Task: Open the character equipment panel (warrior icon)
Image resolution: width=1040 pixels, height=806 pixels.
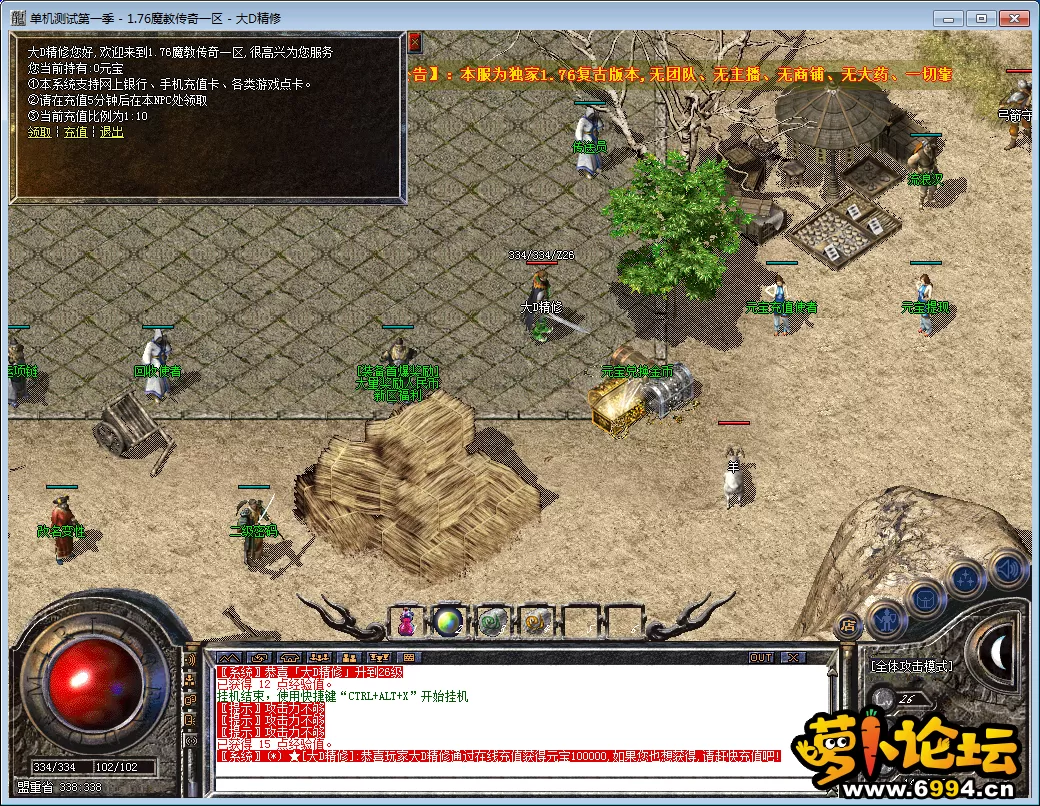Action: (886, 619)
